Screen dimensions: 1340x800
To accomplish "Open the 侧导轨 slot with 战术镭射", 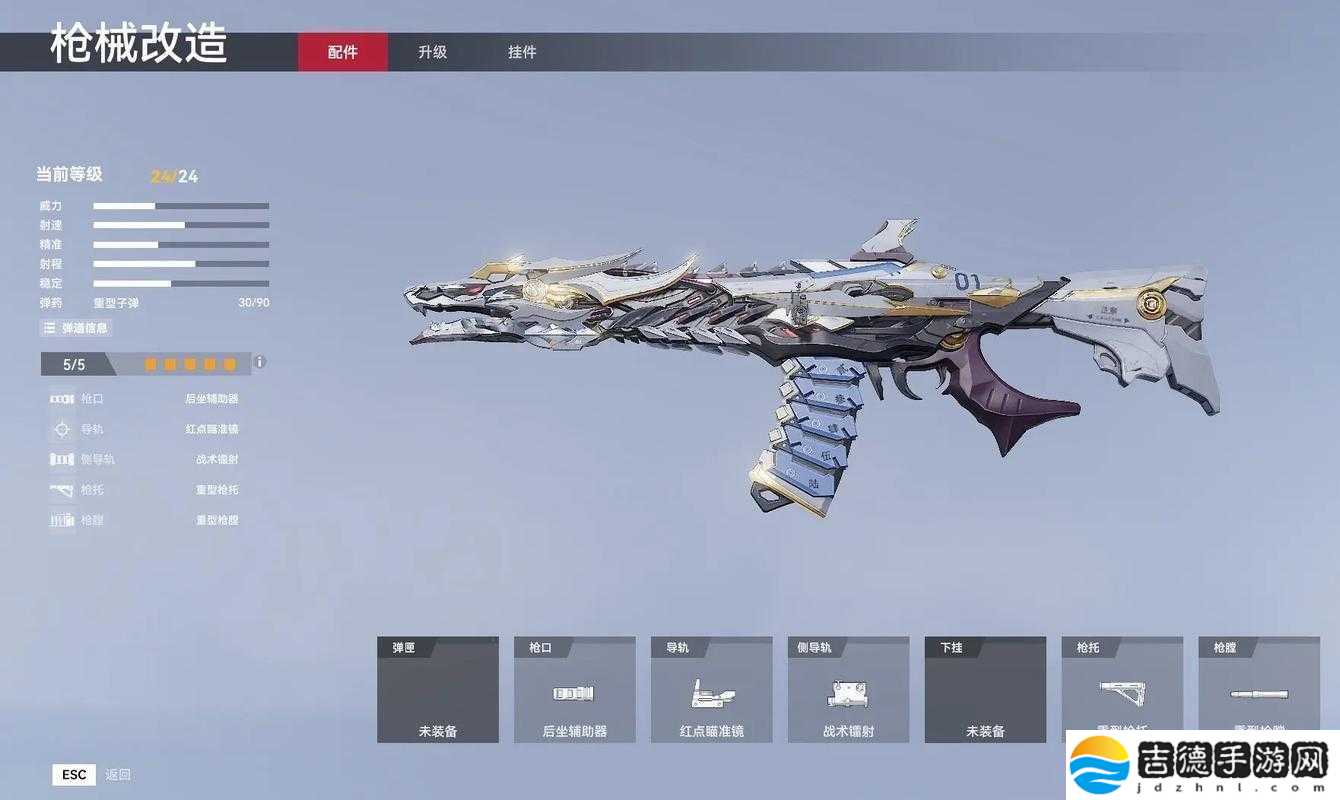I will coord(848,690).
